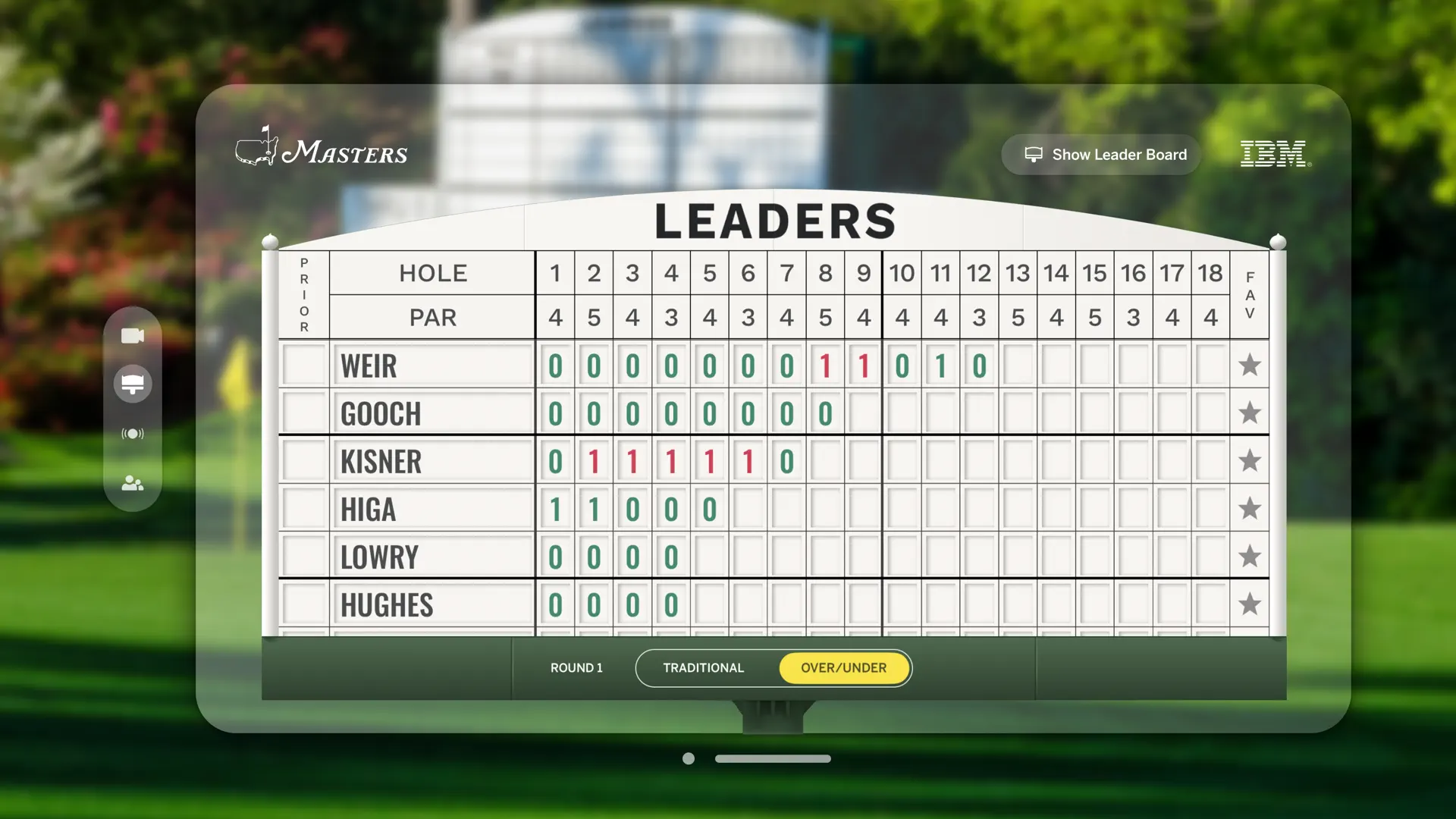Open SharePlay with the people icon
Image resolution: width=1456 pixels, height=819 pixels.
[x=133, y=484]
